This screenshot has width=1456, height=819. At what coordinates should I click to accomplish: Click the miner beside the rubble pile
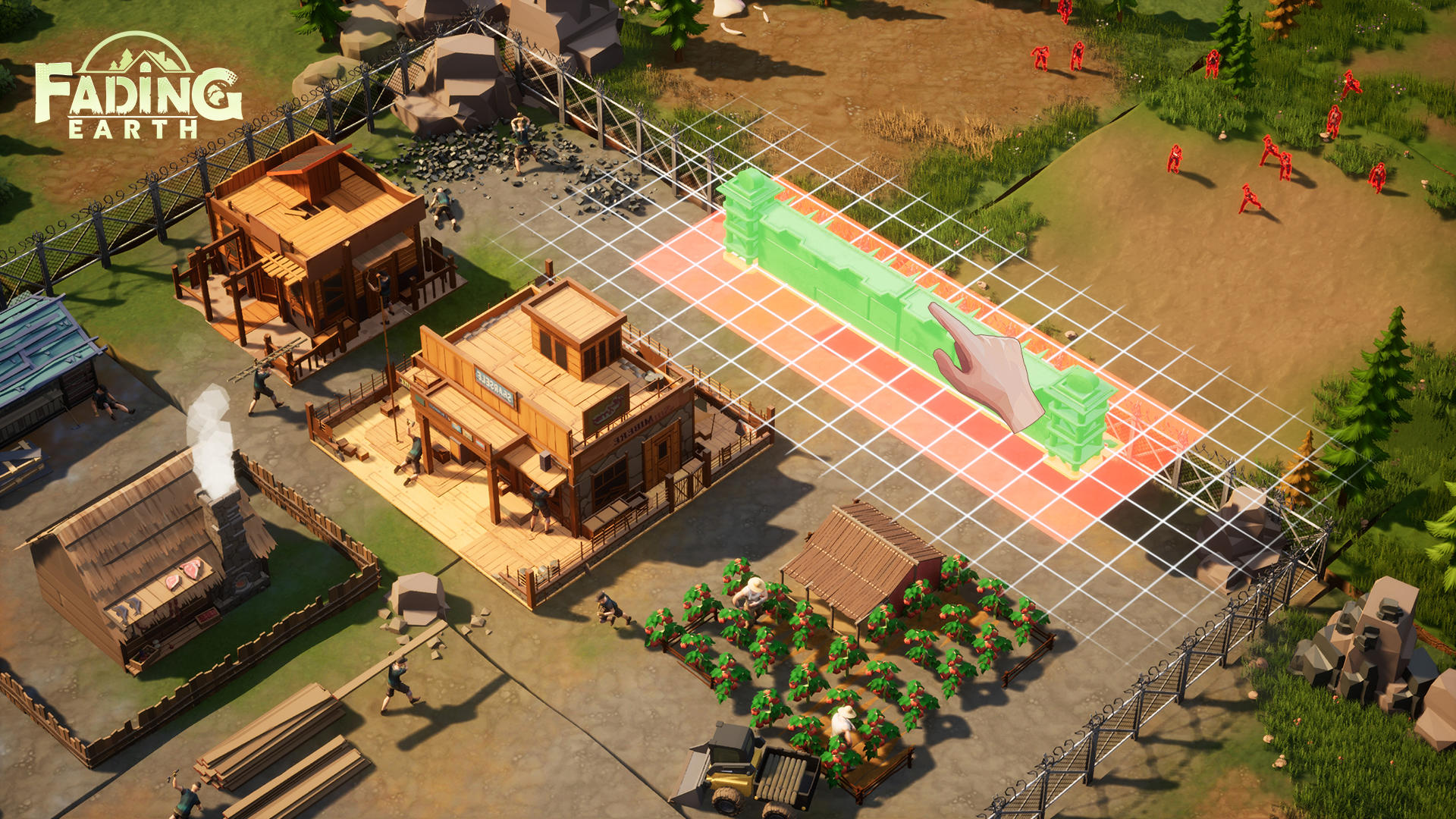(519, 142)
